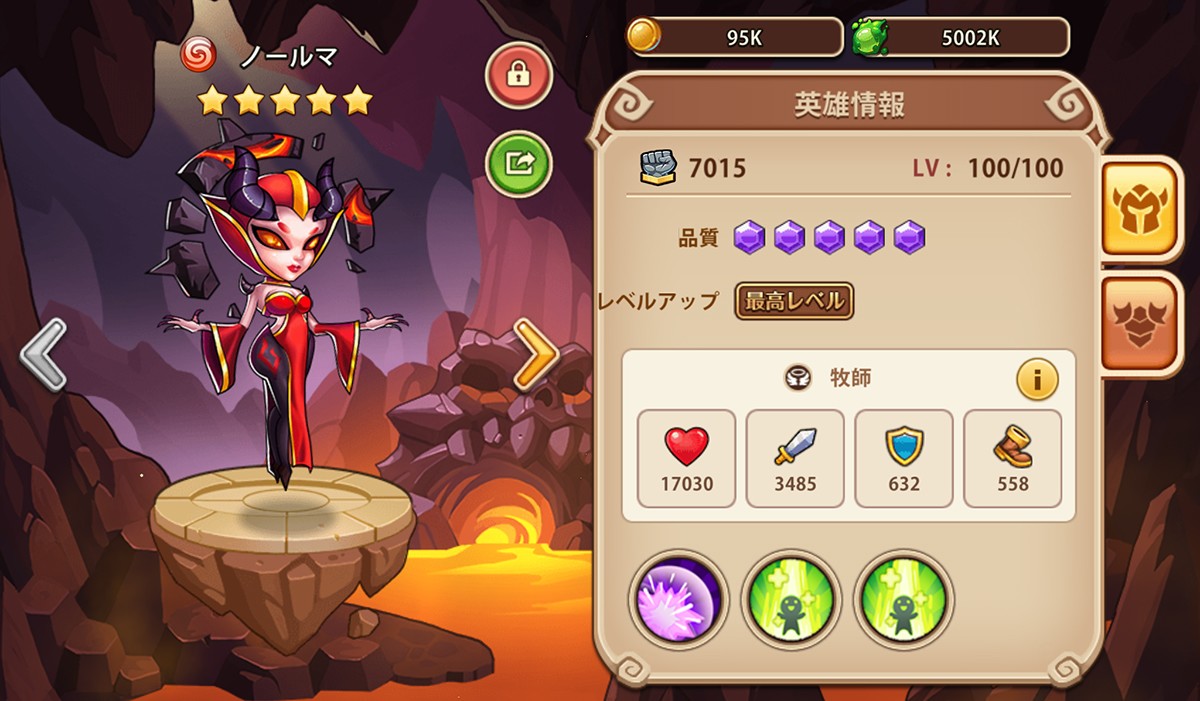Click the green share button
Image resolution: width=1200 pixels, height=701 pixels.
click(x=519, y=163)
